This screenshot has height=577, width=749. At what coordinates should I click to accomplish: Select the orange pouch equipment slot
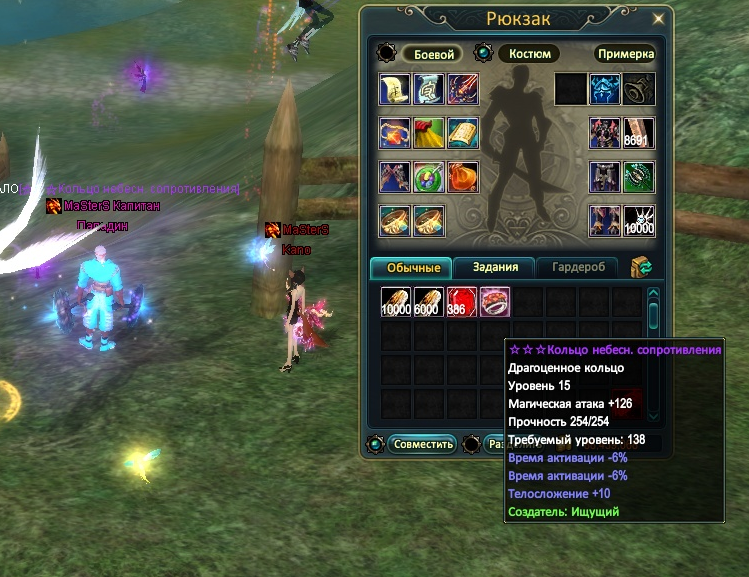tap(462, 177)
